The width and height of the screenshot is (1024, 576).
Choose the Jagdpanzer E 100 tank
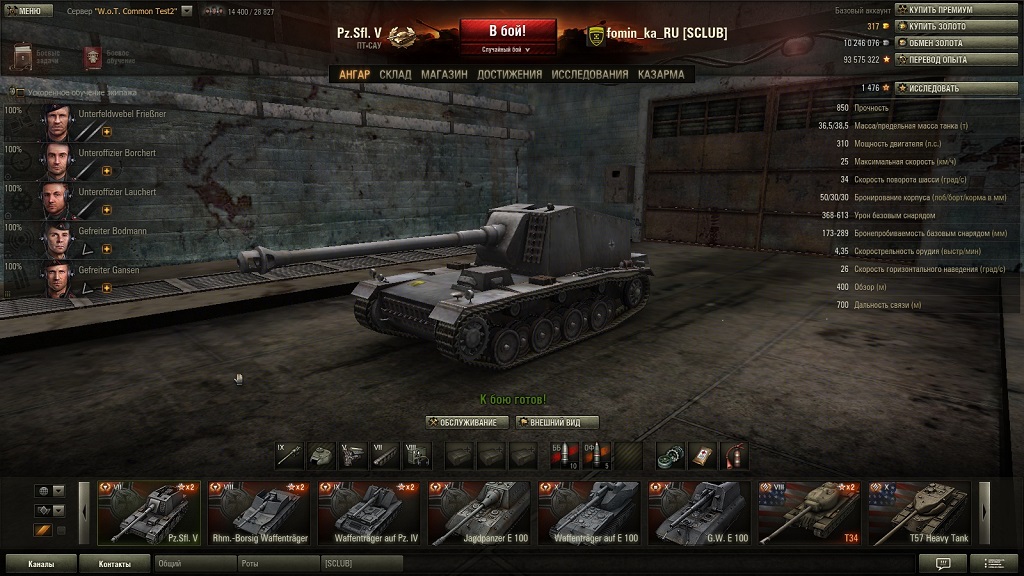(x=479, y=514)
